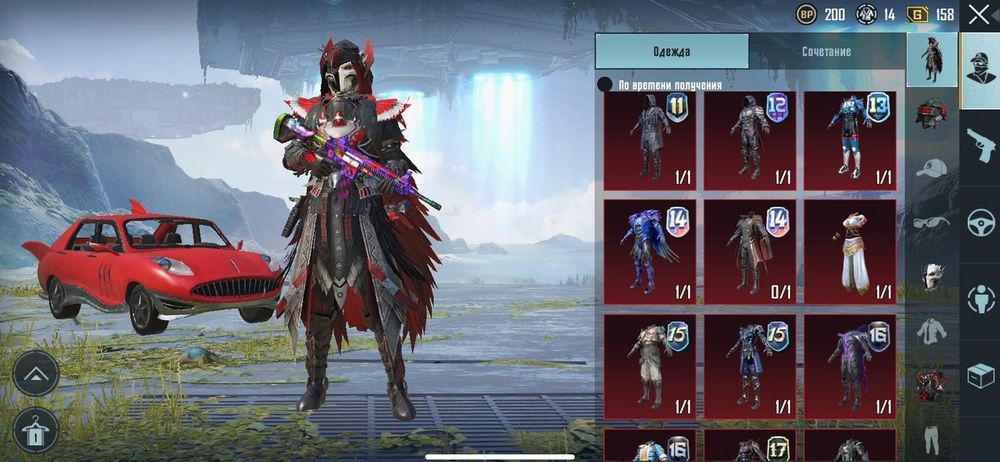This screenshot has width=1000, height=462.
Task: Open the weapon skins pistol section
Action: 980,145
